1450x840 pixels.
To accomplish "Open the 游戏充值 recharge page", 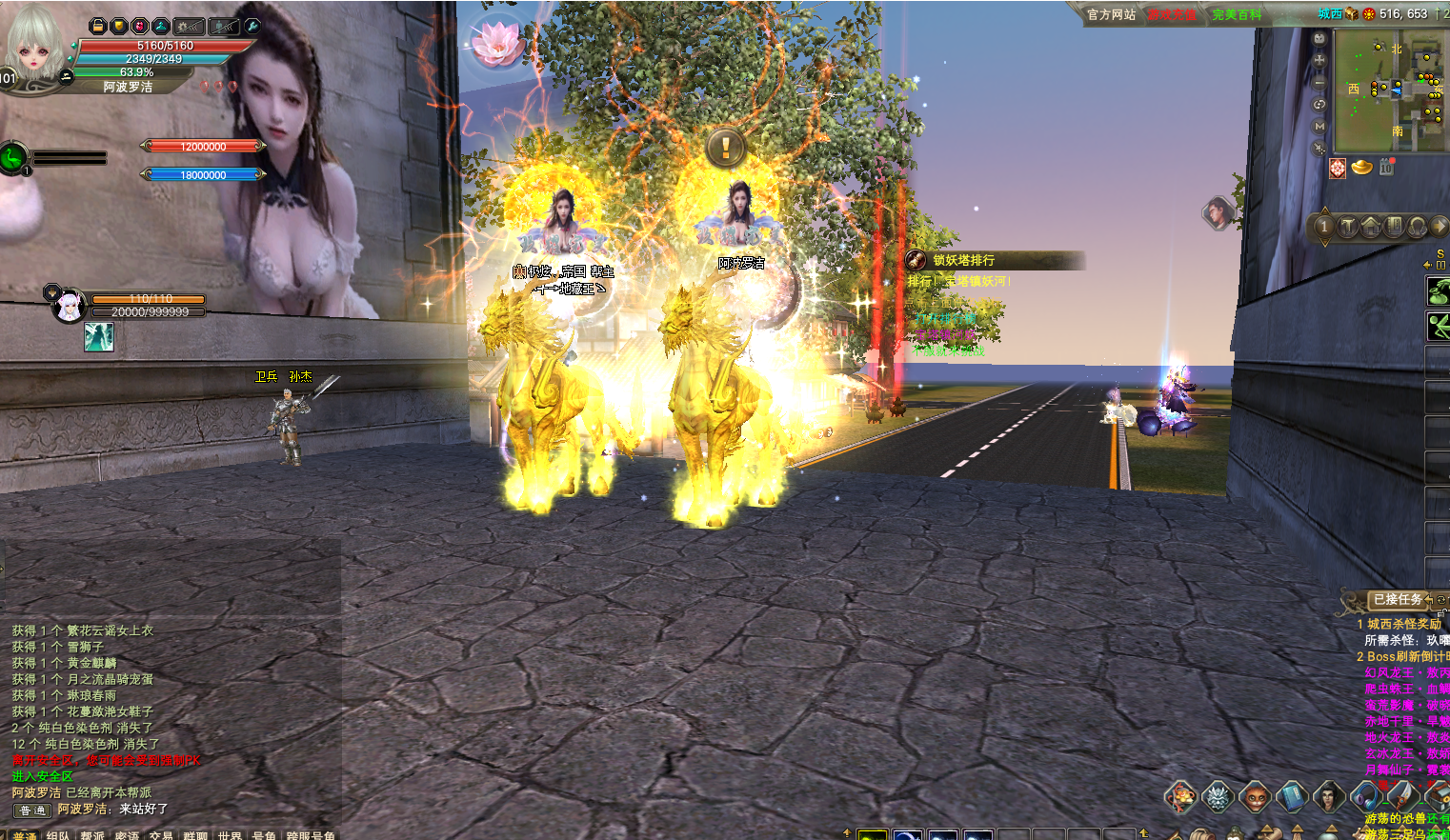I will click(1171, 14).
